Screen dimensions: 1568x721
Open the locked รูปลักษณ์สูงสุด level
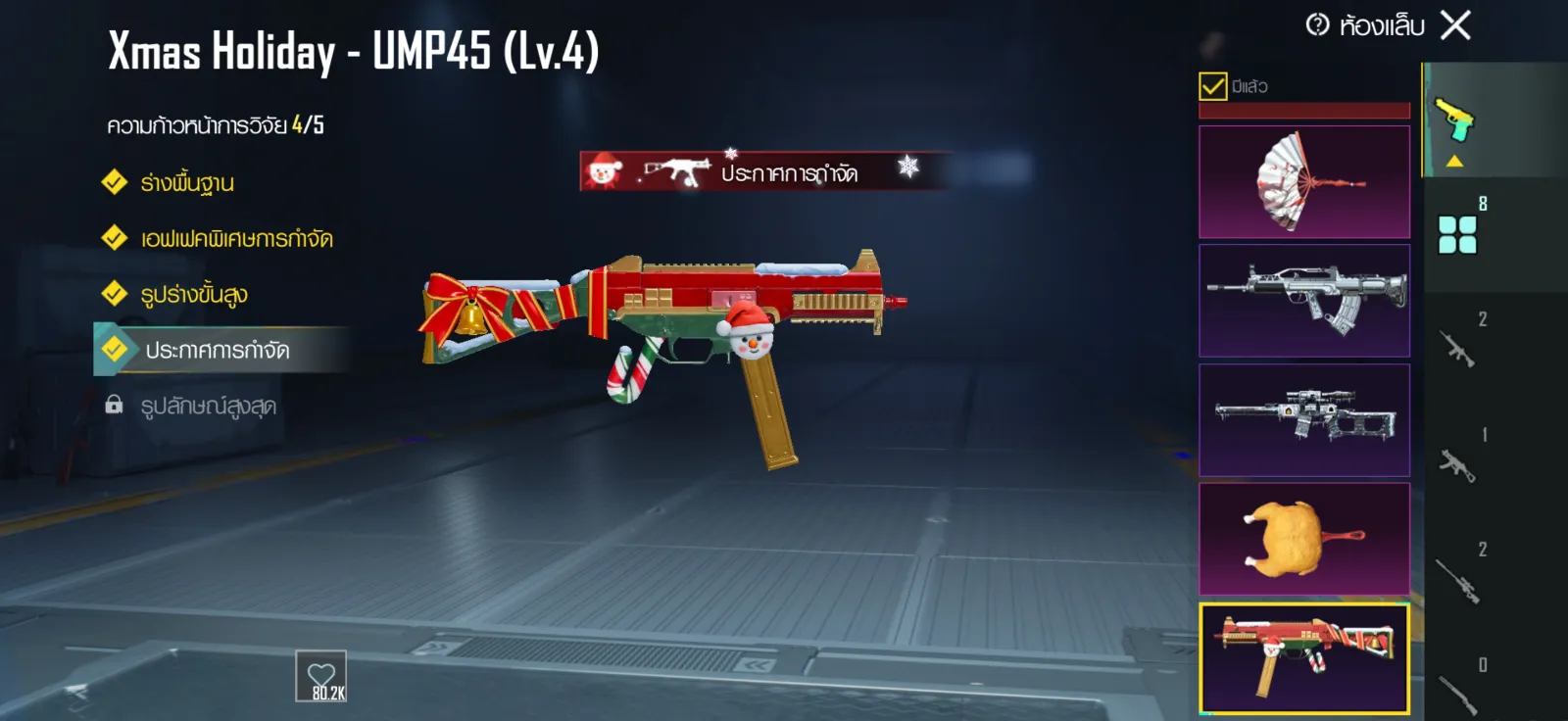coord(208,407)
